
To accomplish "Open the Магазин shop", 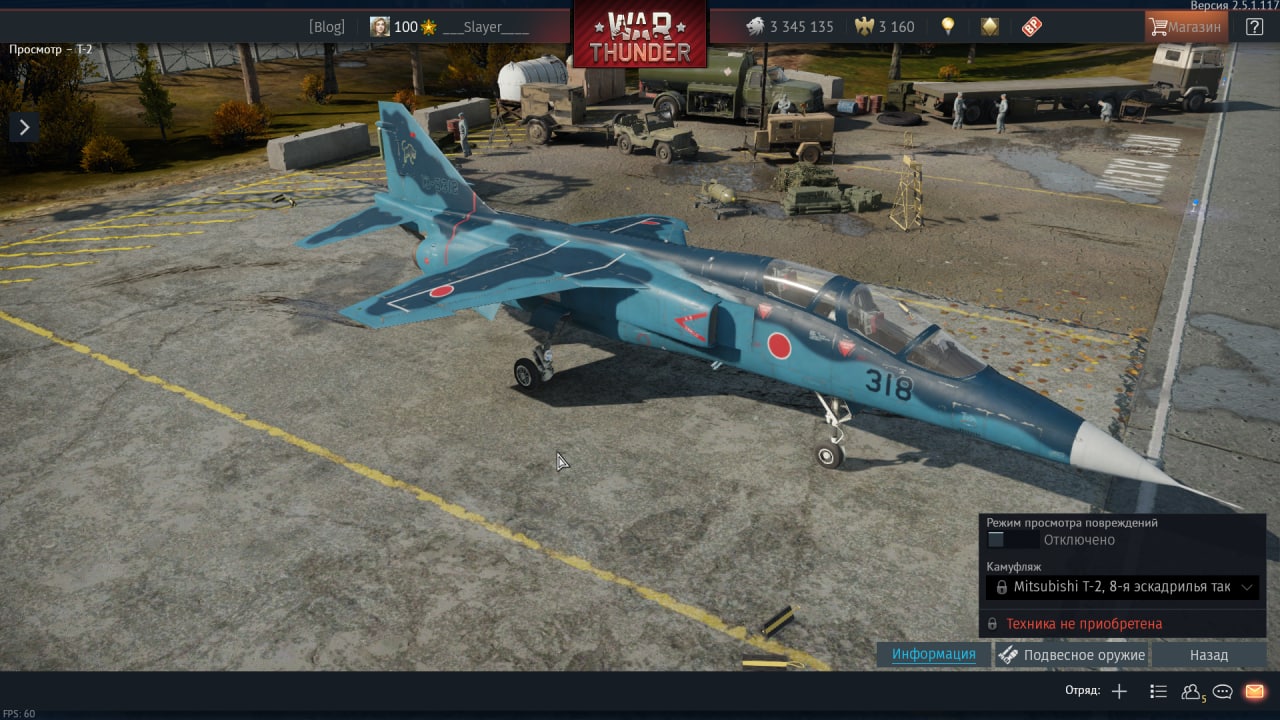I will pyautogui.click(x=1185, y=27).
